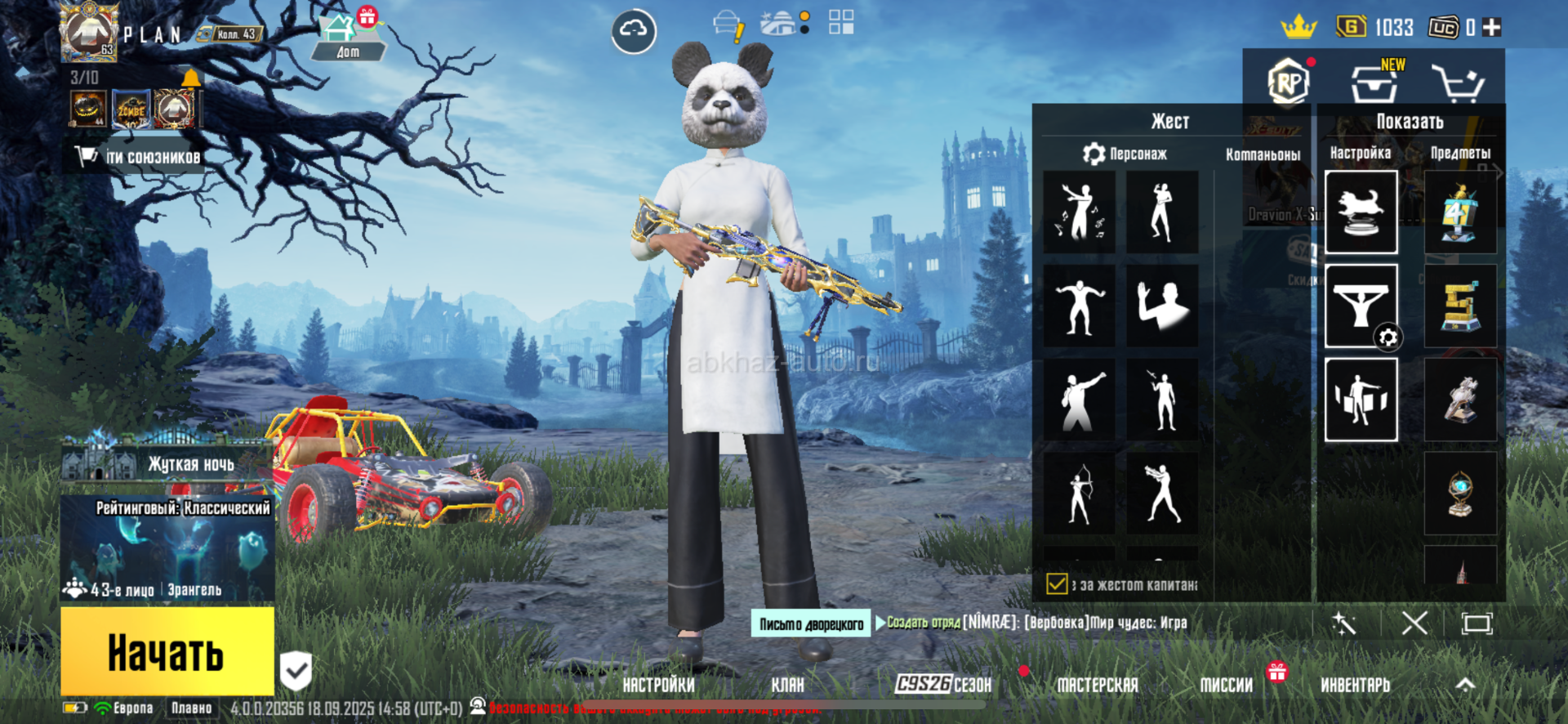Switch to the Компаньоны tab
Viewport: 1568px width, 724px height.
coord(1263,154)
